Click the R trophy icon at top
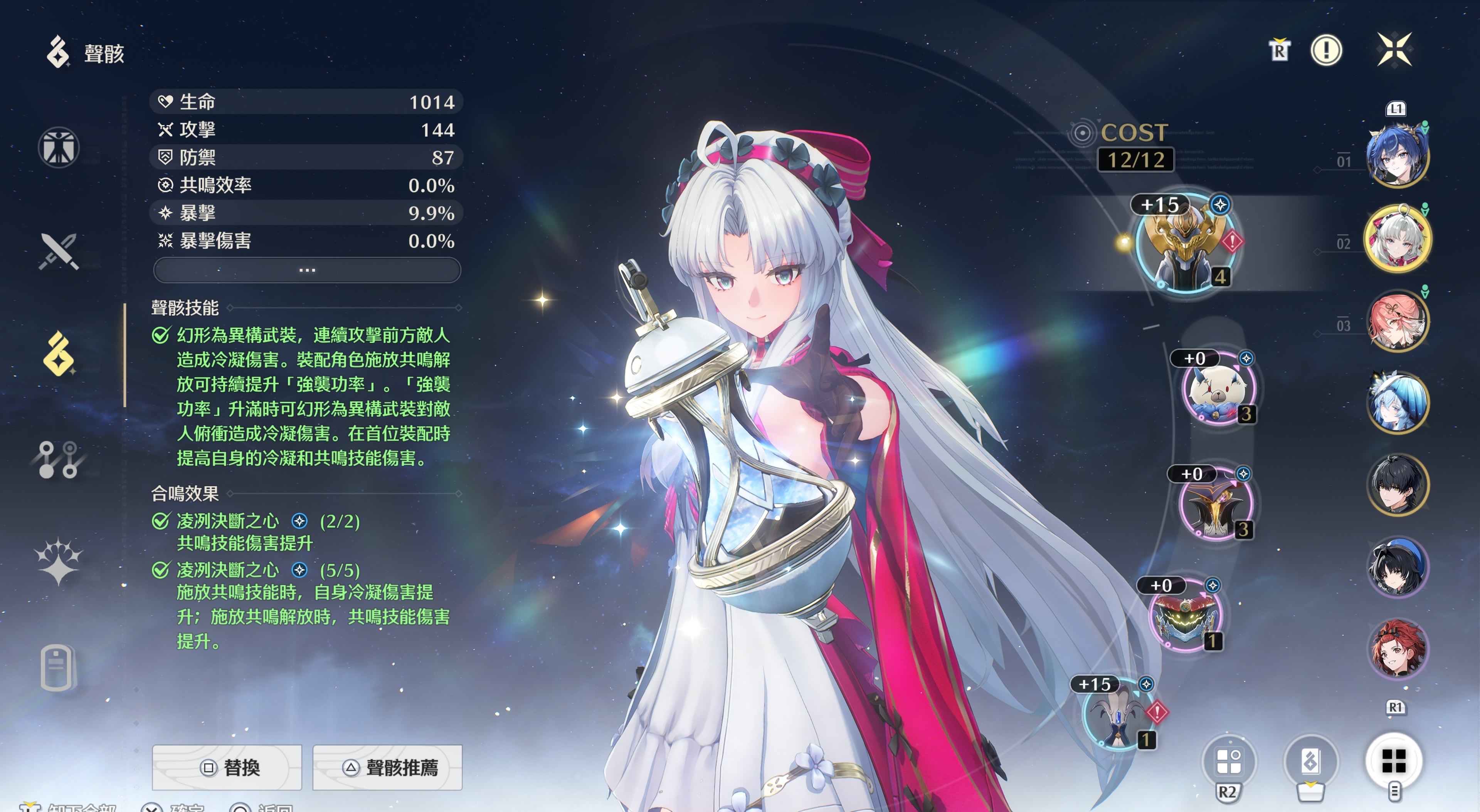Viewport: 1480px width, 812px height. pyautogui.click(x=1279, y=50)
